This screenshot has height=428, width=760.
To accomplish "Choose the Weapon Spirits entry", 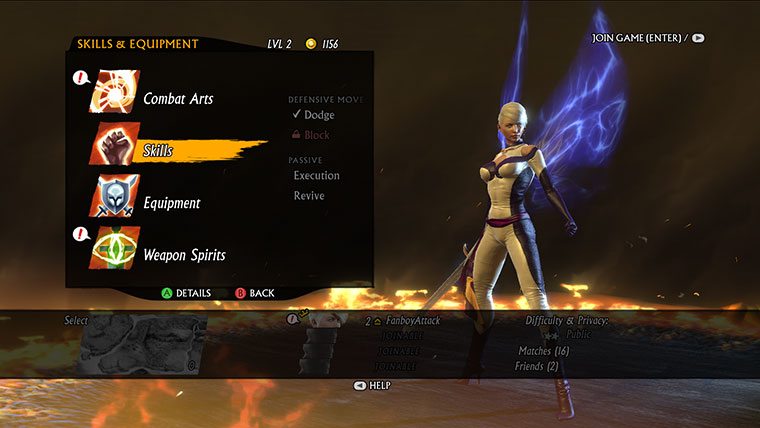I will (184, 255).
